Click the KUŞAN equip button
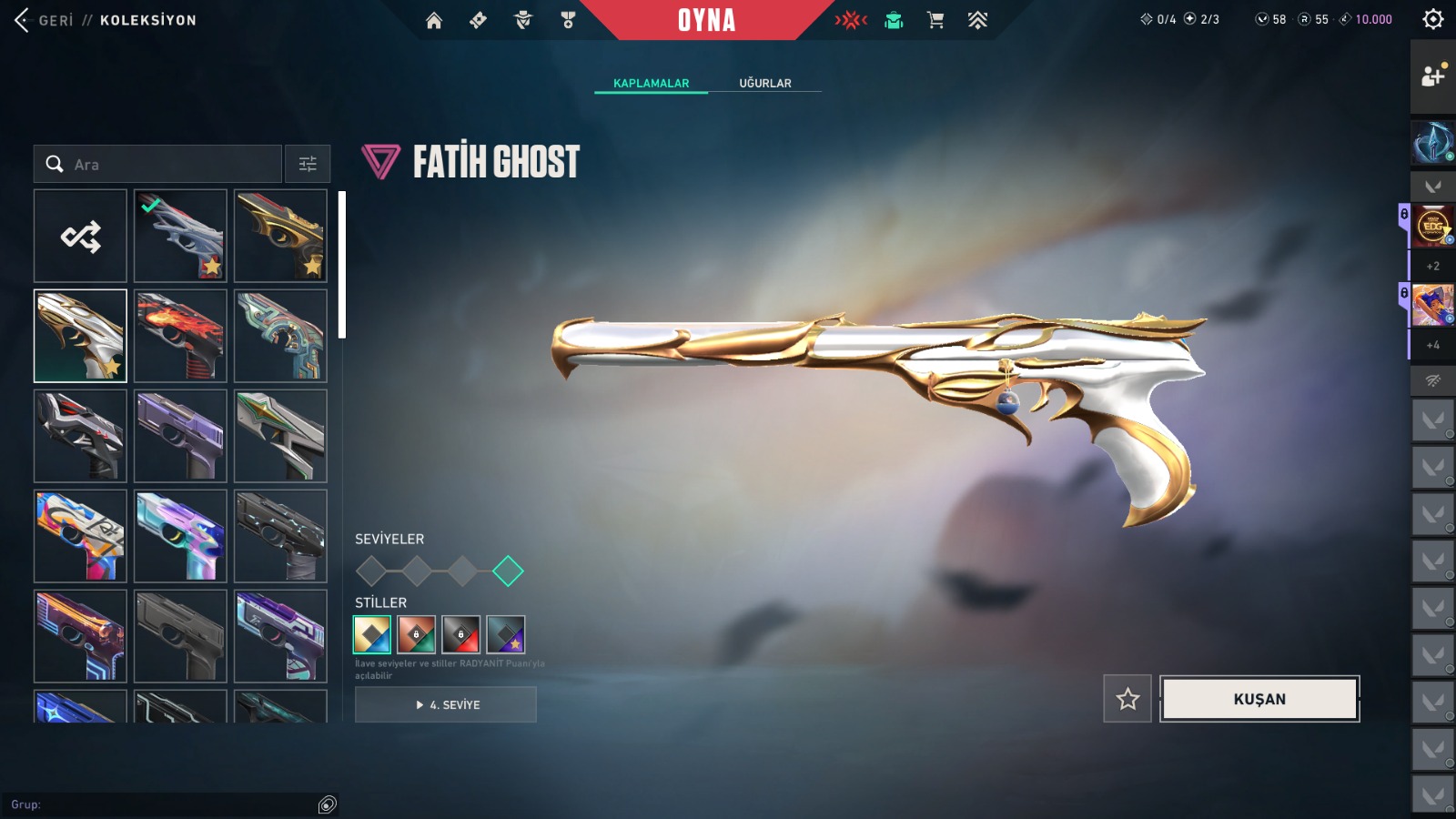1456x819 pixels. (1259, 699)
